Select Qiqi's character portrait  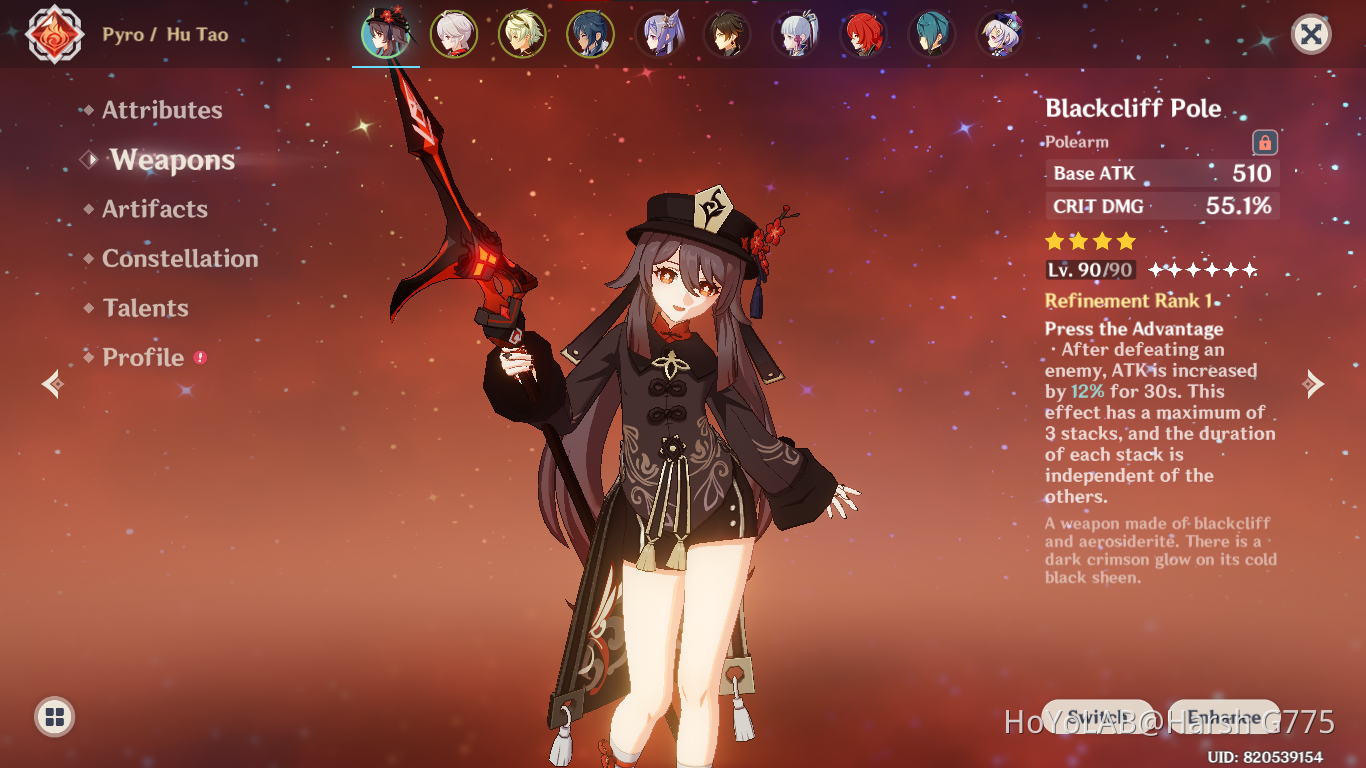[998, 34]
